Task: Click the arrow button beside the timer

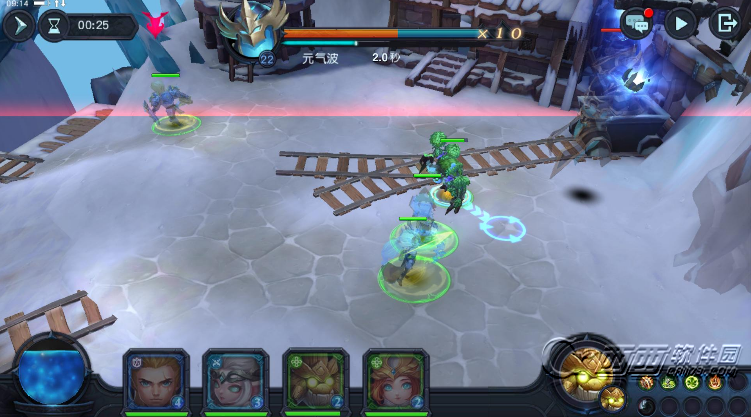Action: [17, 25]
